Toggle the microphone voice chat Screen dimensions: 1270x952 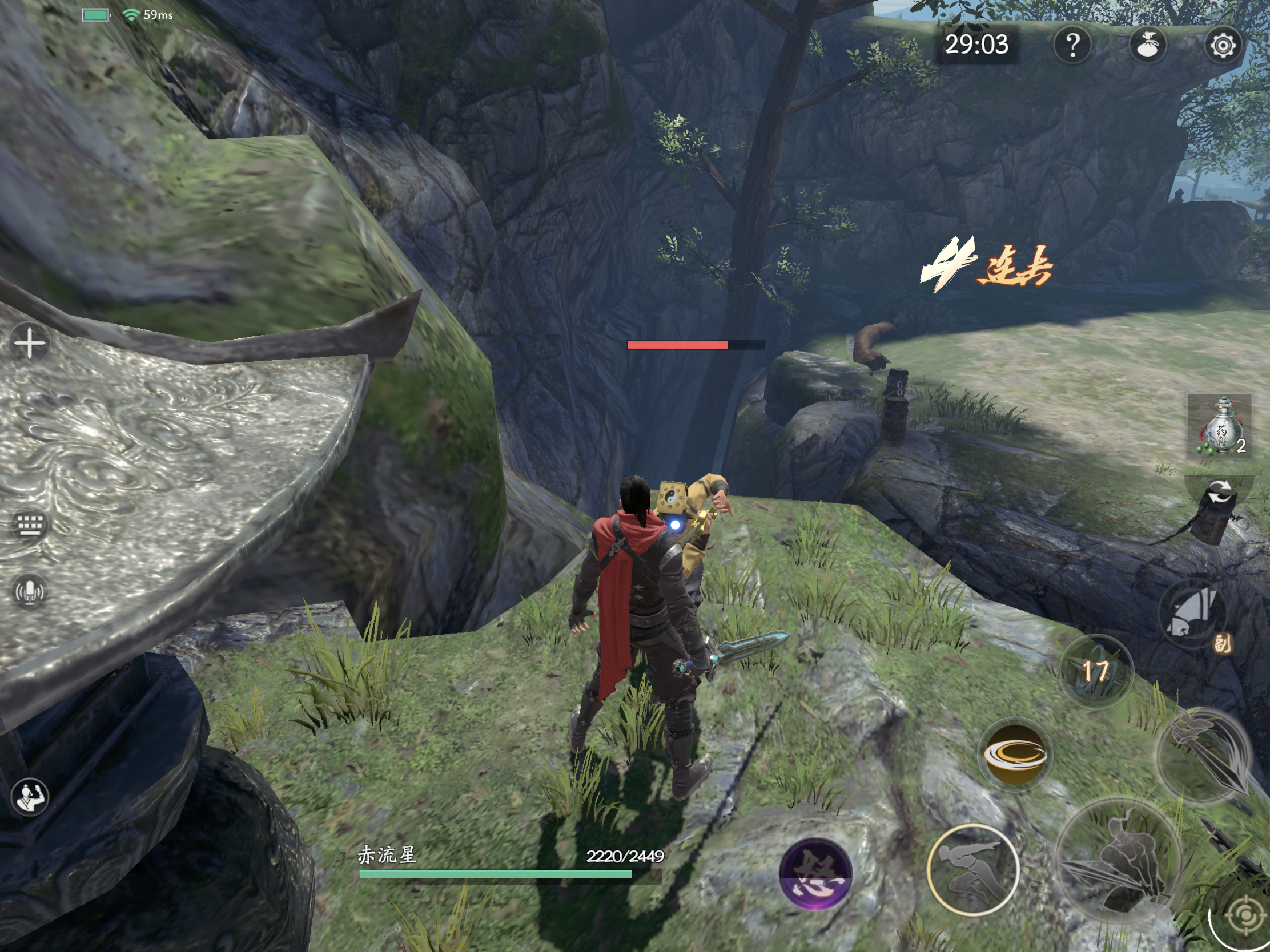29,592
